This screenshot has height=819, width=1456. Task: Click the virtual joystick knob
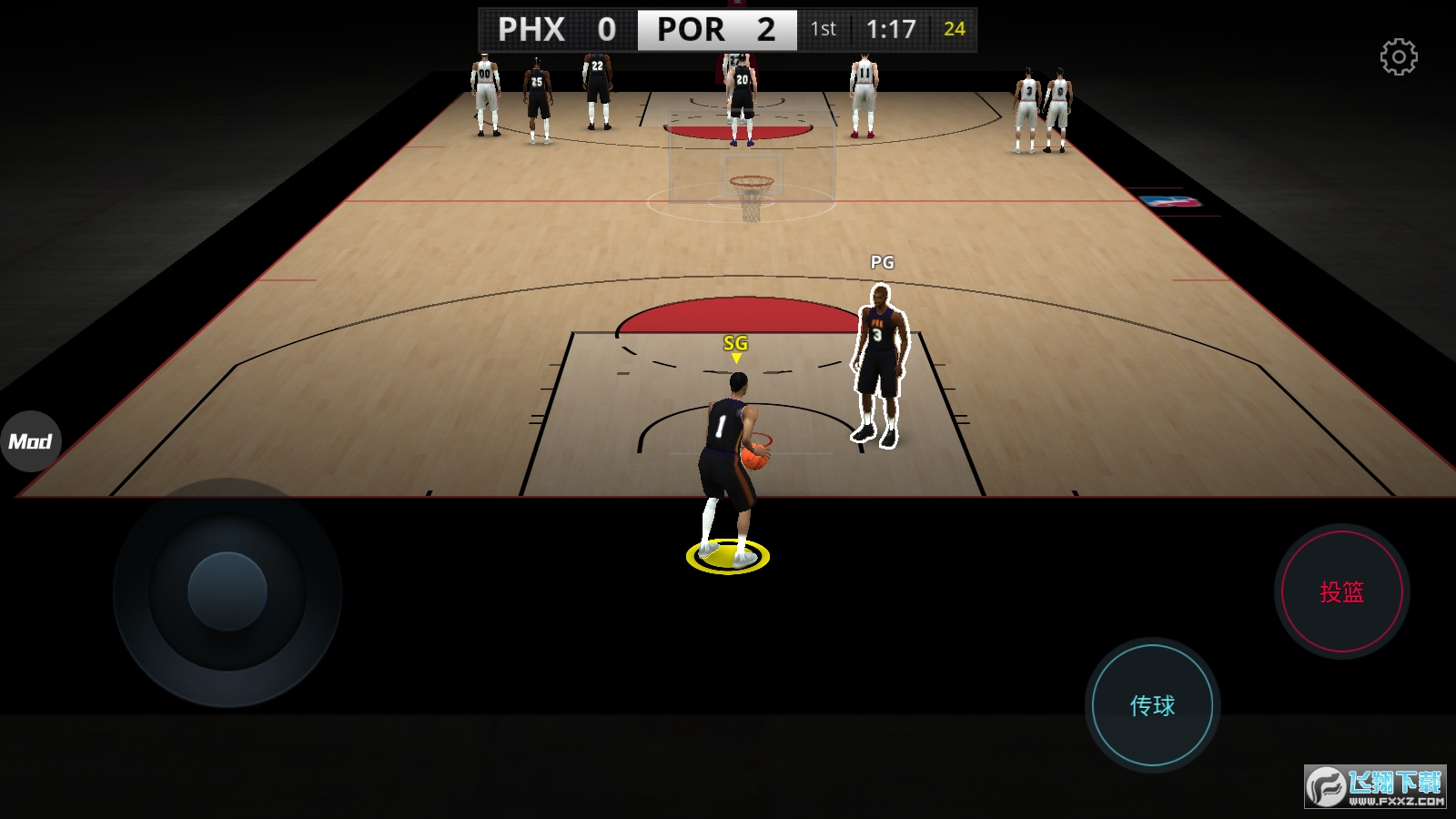pos(227,591)
